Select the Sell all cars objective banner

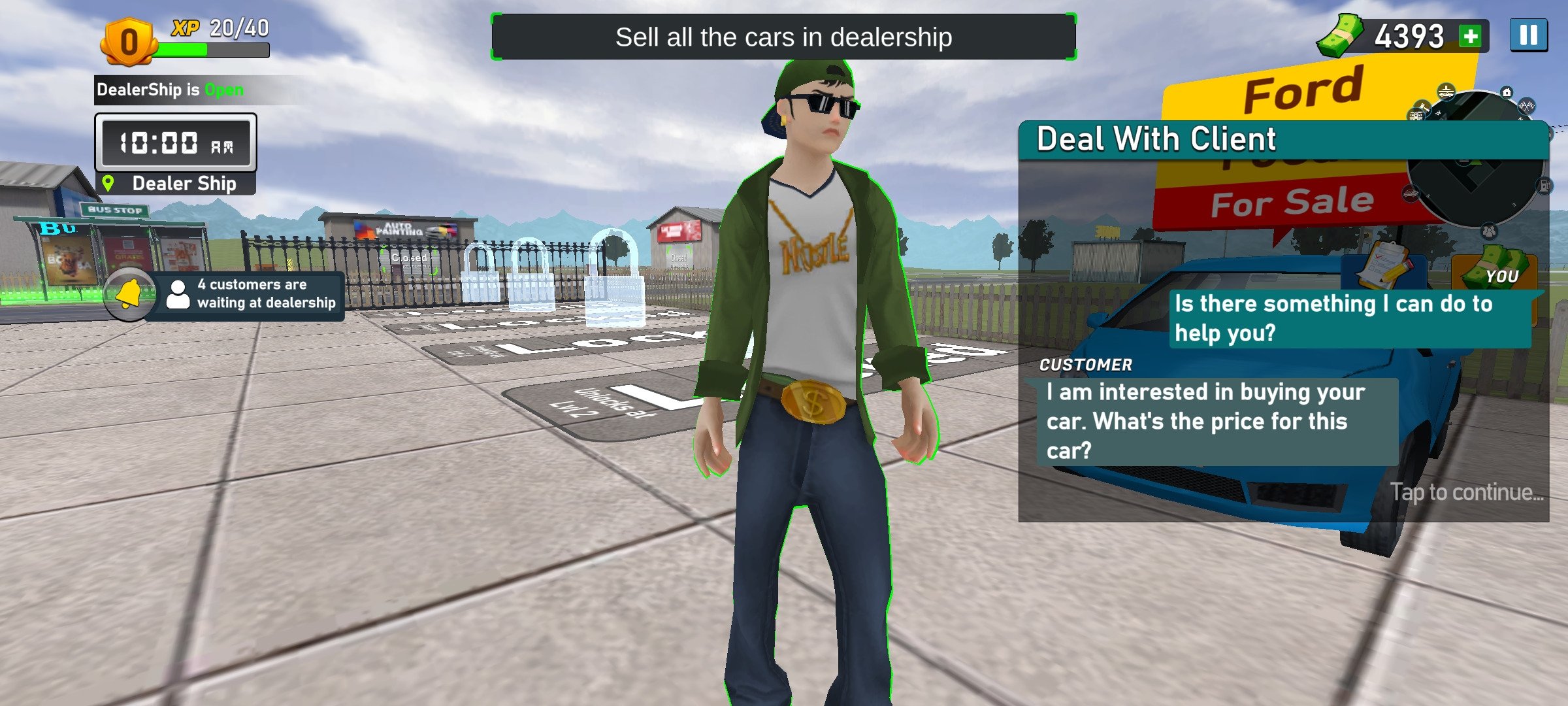(x=783, y=37)
